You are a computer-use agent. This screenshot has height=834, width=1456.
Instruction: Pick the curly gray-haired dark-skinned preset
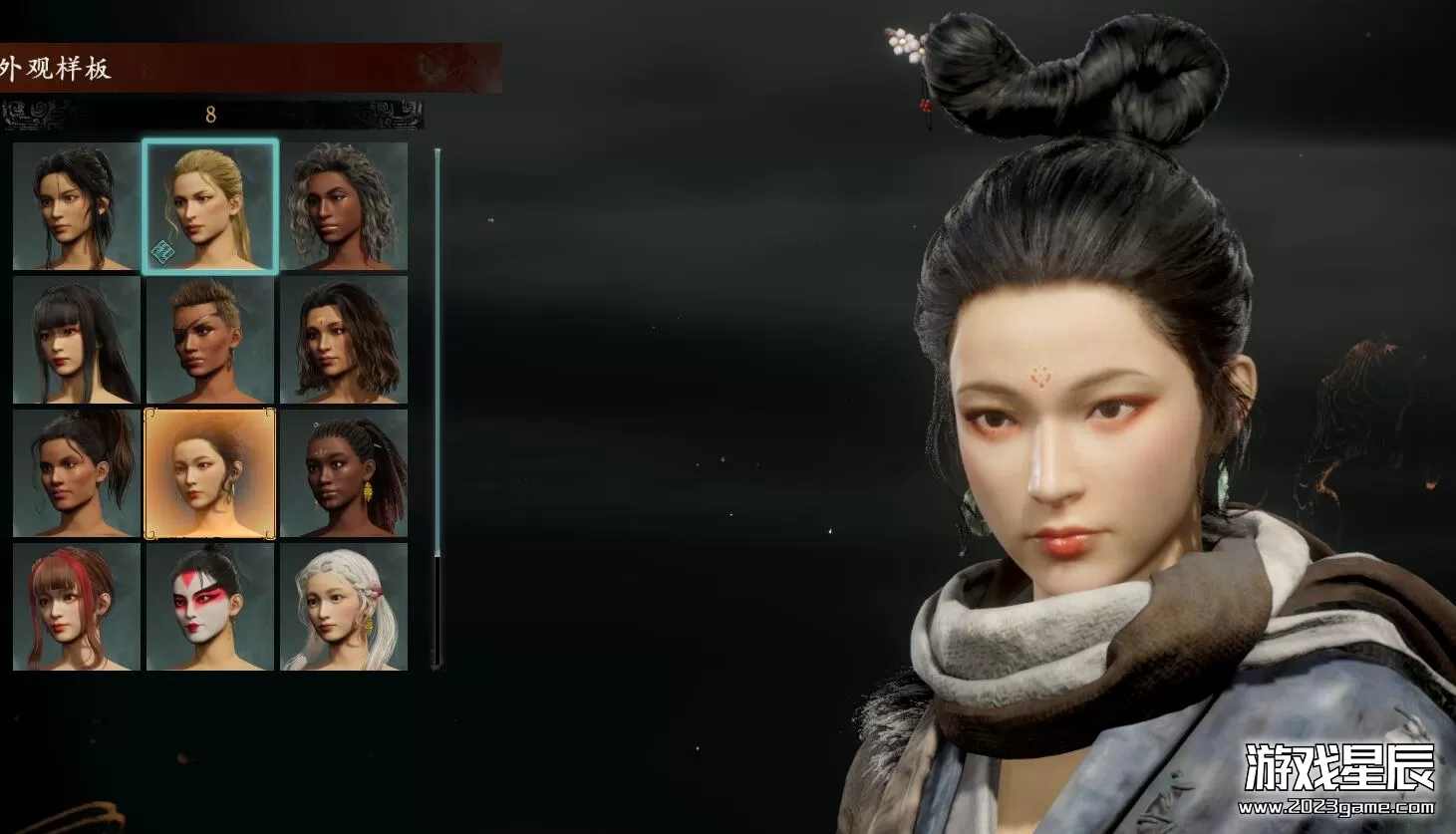344,206
